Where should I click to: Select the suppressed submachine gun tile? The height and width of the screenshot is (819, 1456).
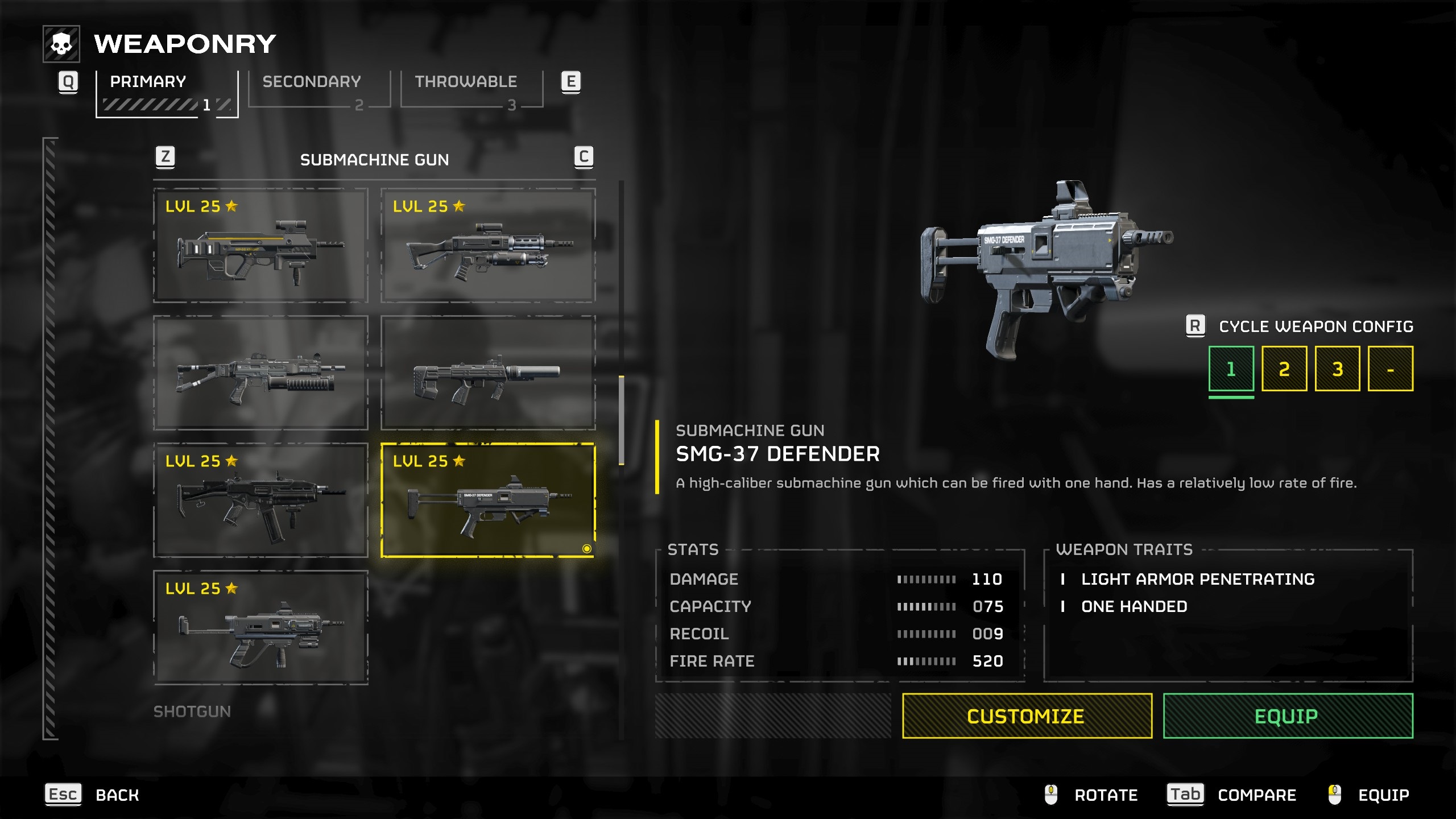tap(488, 373)
